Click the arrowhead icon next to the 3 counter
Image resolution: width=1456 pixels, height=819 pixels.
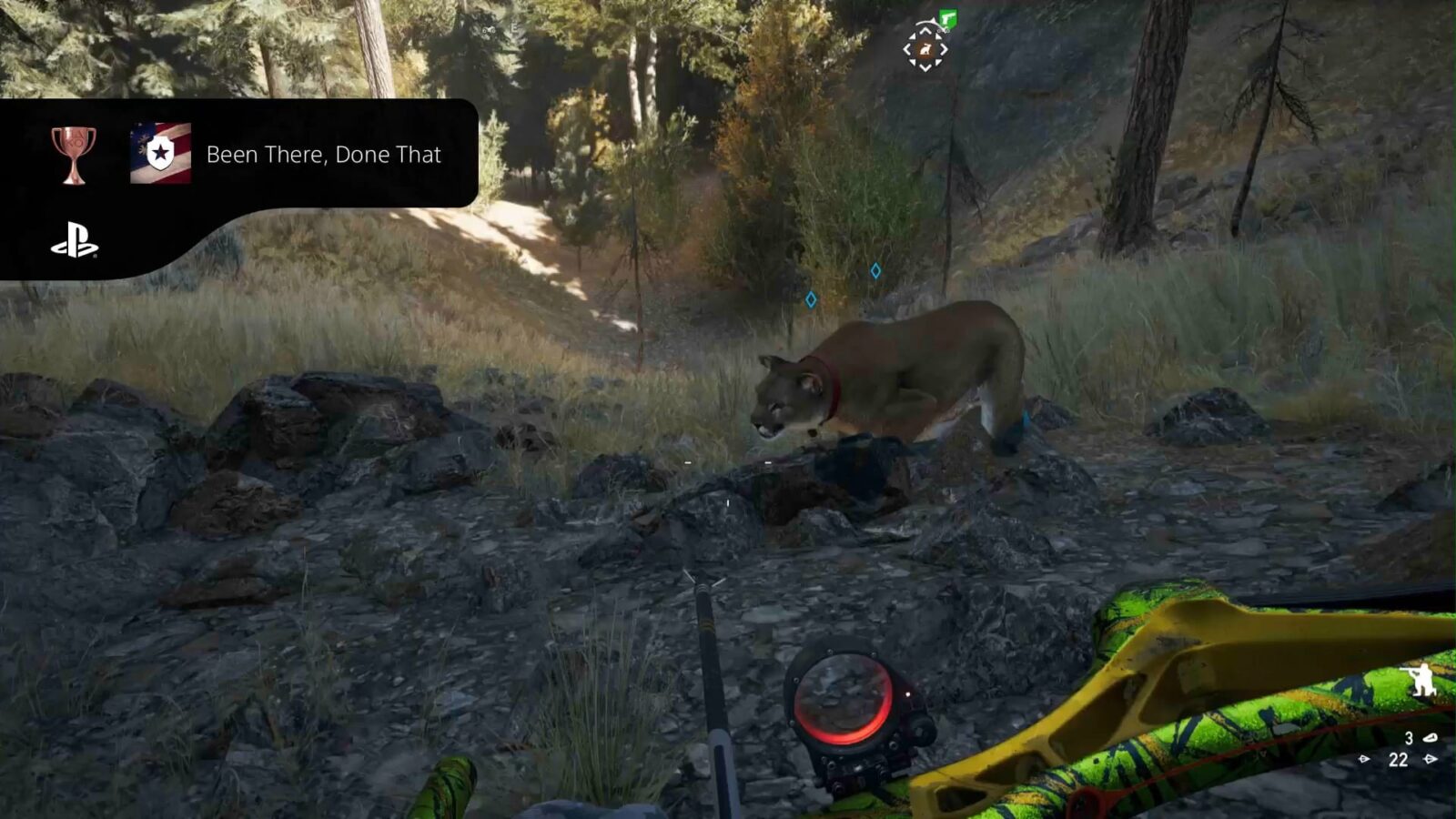pyautogui.click(x=1431, y=737)
